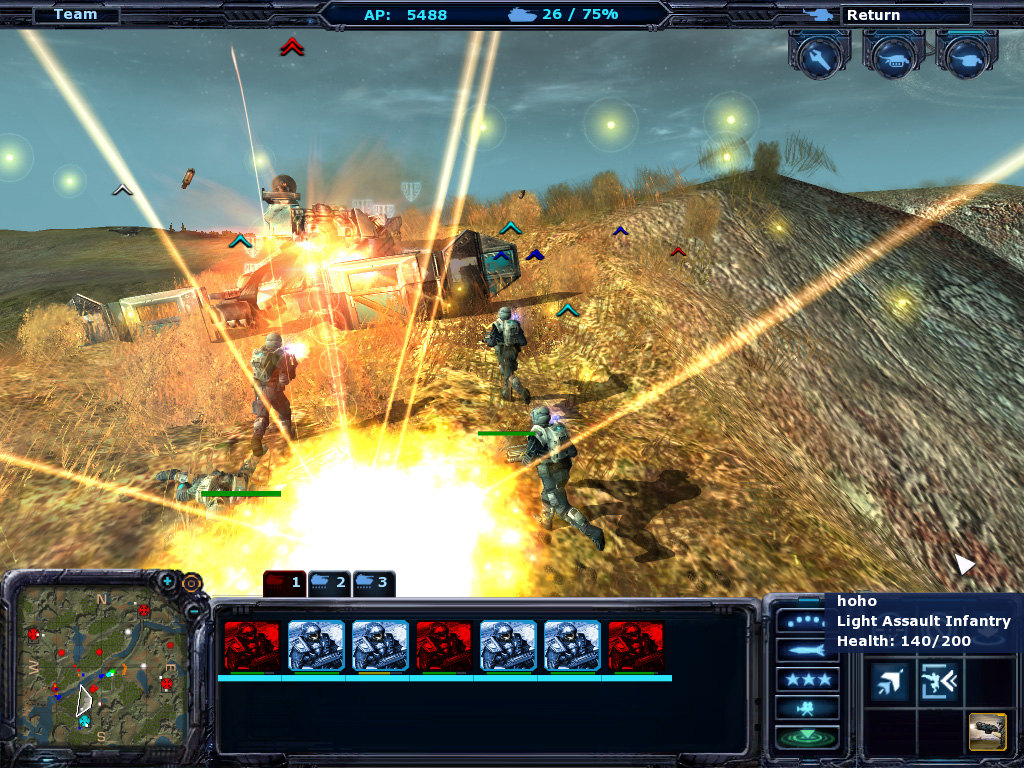Click the minimap
The image size is (1024, 768).
pos(100,667)
